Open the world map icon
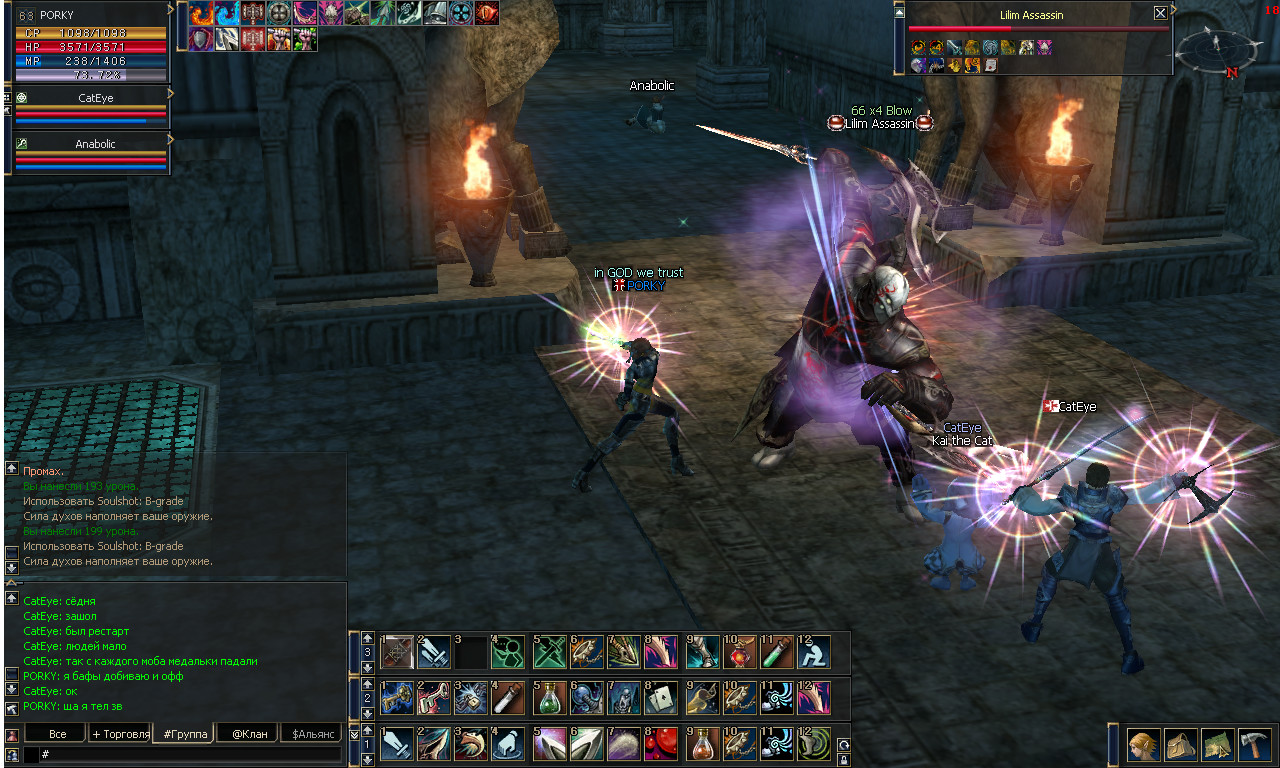The width and height of the screenshot is (1280, 768). 1218,745
